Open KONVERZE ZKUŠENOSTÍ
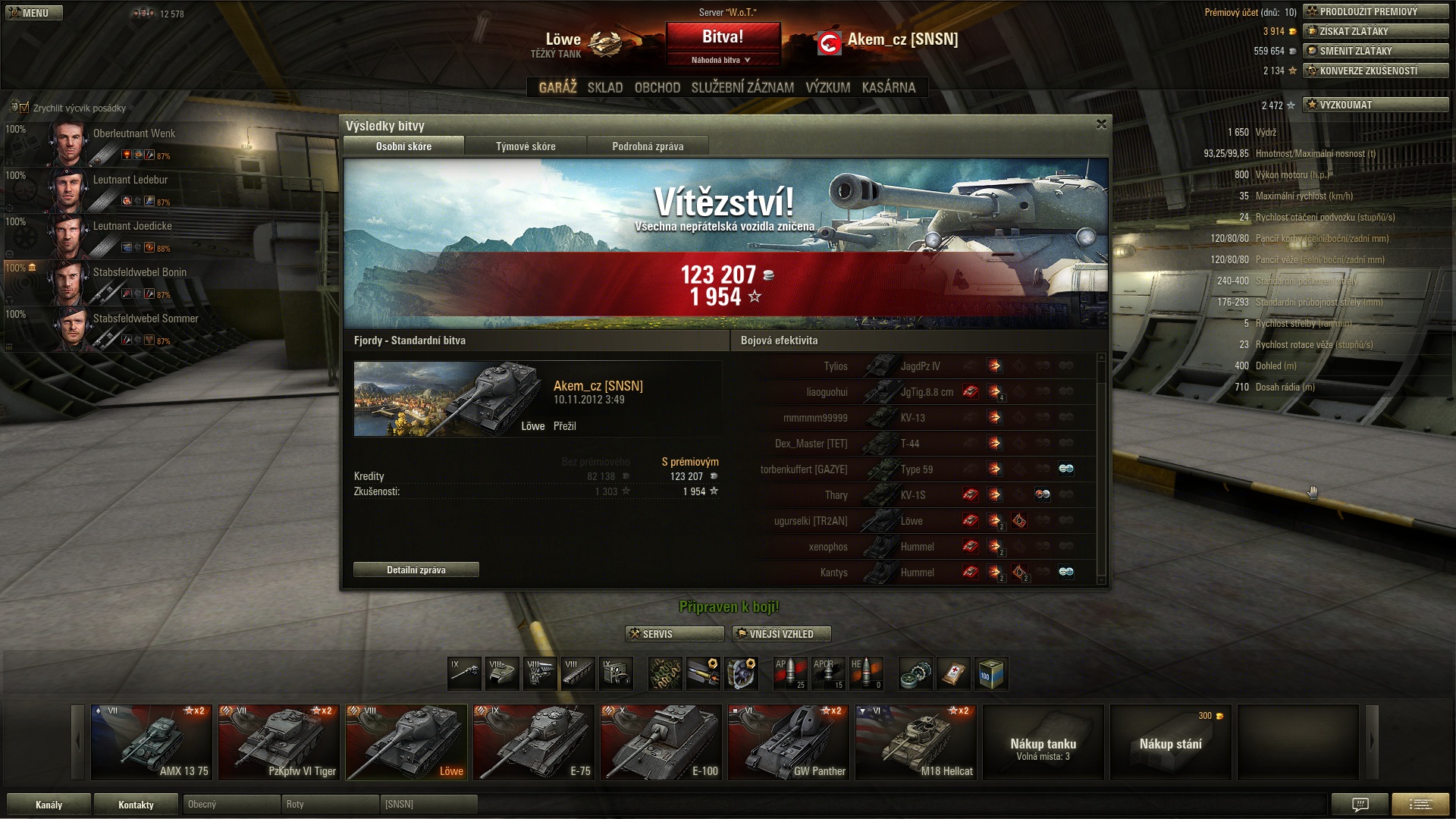Viewport: 1456px width, 819px height. pos(1375,71)
